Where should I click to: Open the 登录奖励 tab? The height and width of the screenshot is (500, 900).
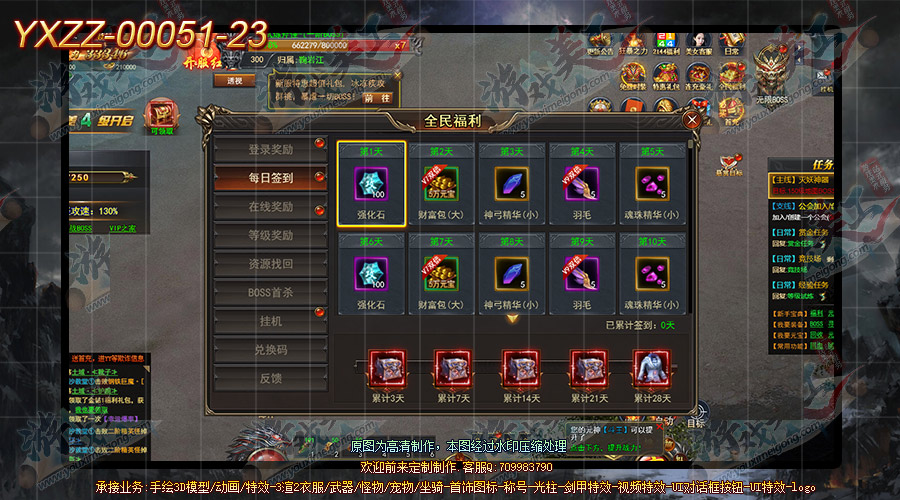pyautogui.click(x=270, y=150)
